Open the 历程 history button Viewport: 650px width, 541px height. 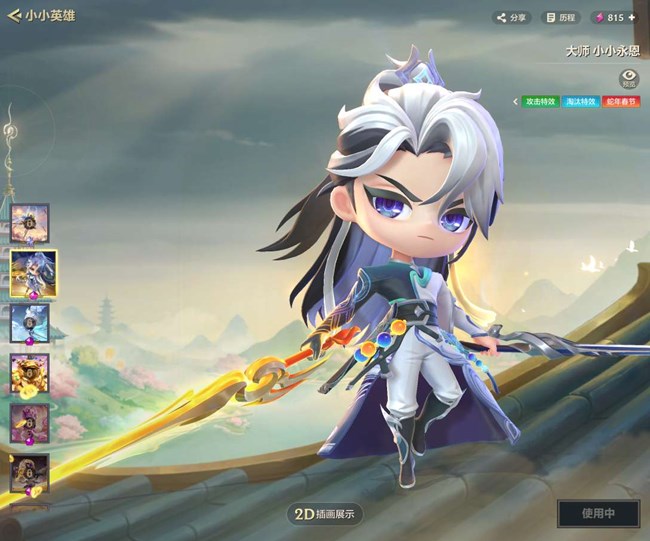click(x=560, y=17)
